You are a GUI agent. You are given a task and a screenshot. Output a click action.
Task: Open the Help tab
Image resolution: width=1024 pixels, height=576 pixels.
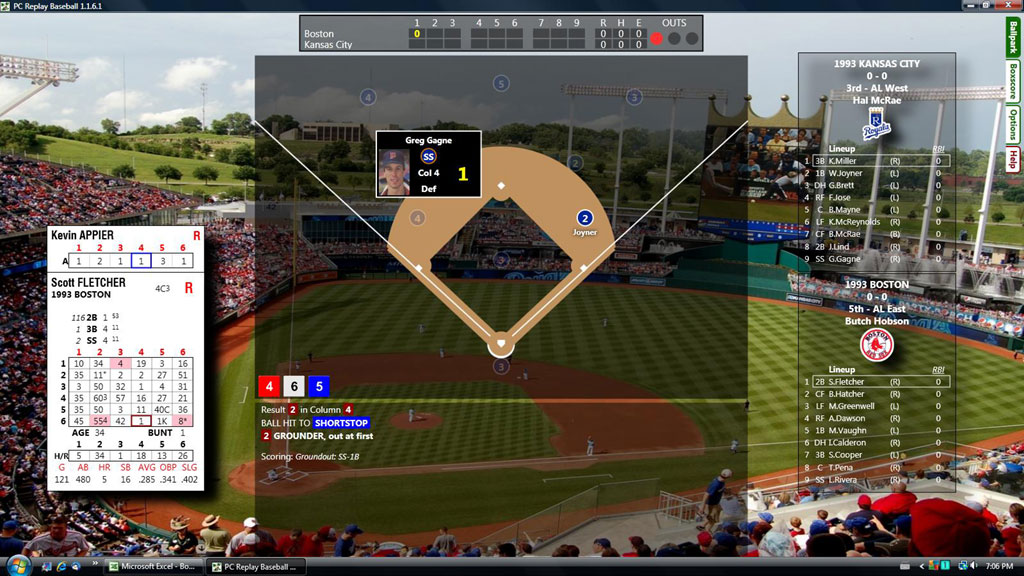[x=1012, y=159]
